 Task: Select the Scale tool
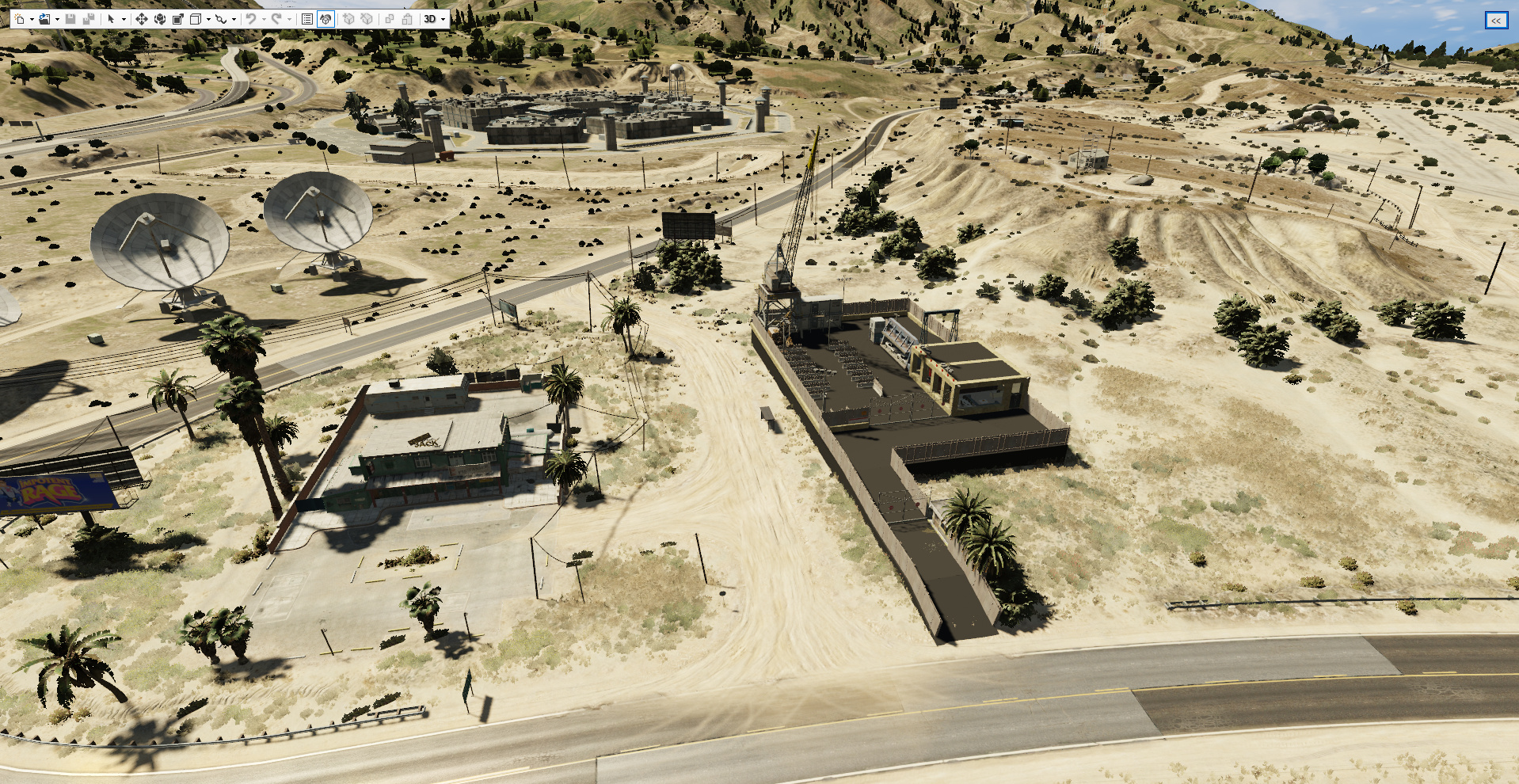coord(177,20)
